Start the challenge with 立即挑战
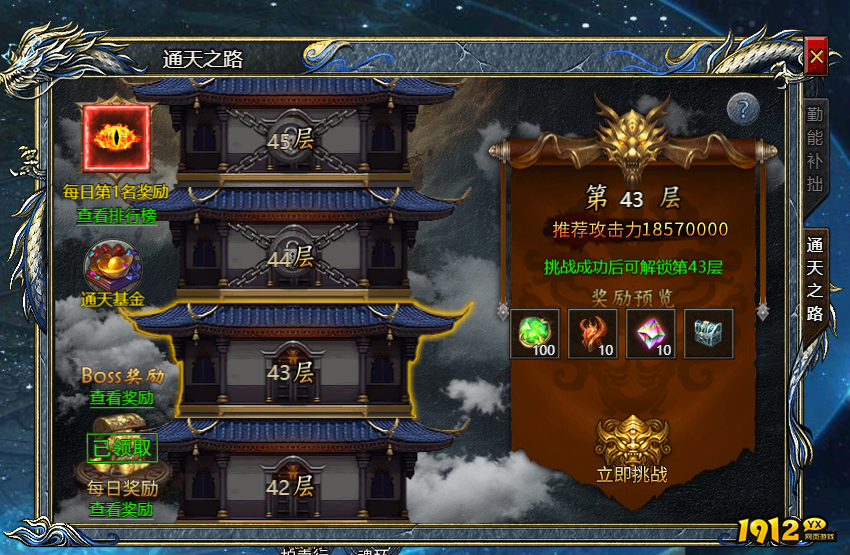 coord(632,449)
